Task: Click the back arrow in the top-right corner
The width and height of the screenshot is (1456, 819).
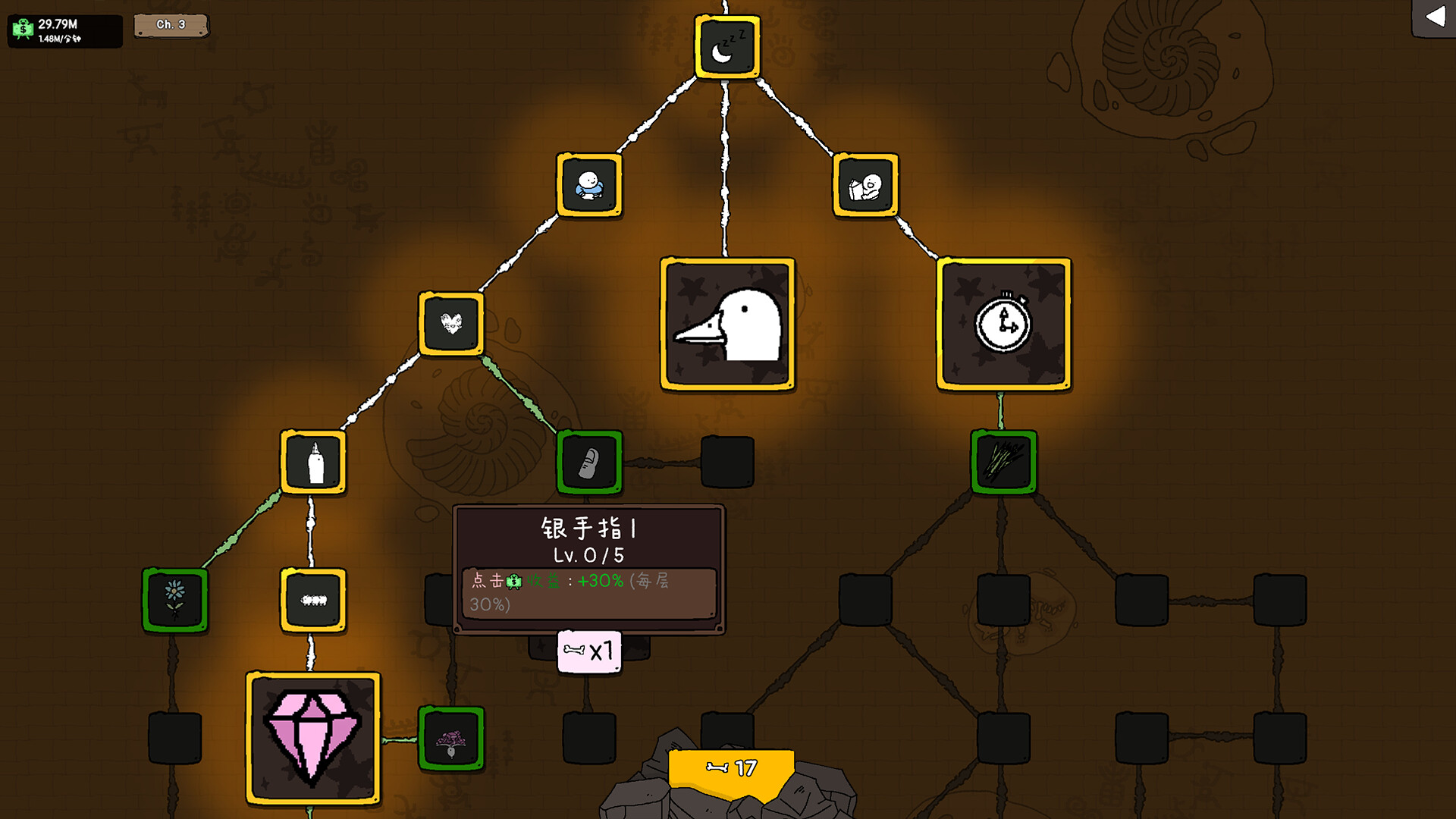Action: (1436, 17)
